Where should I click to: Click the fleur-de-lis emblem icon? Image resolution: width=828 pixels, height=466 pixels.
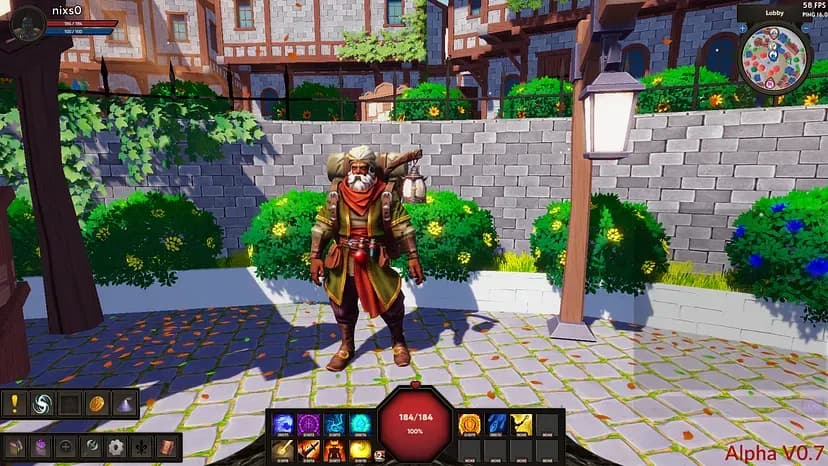click(x=141, y=447)
